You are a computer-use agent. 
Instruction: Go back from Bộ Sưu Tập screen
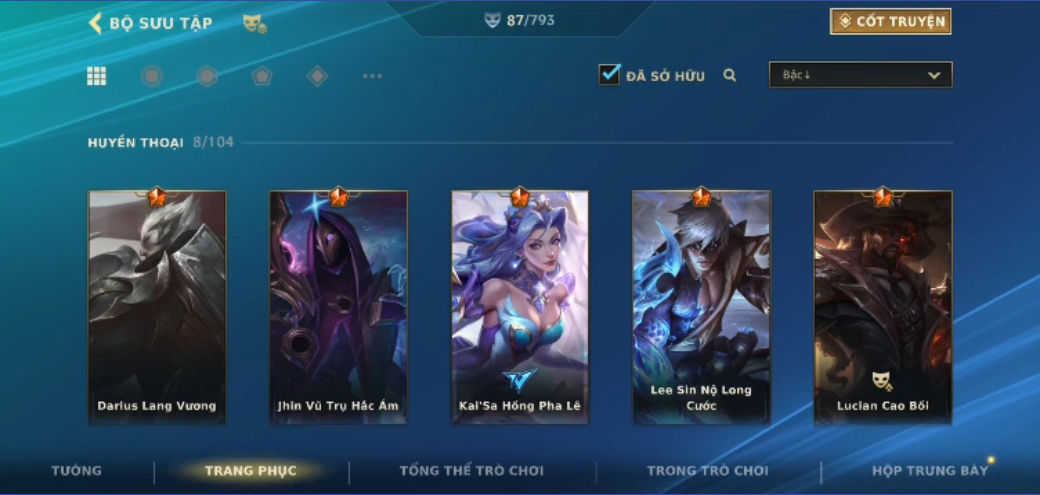96,23
